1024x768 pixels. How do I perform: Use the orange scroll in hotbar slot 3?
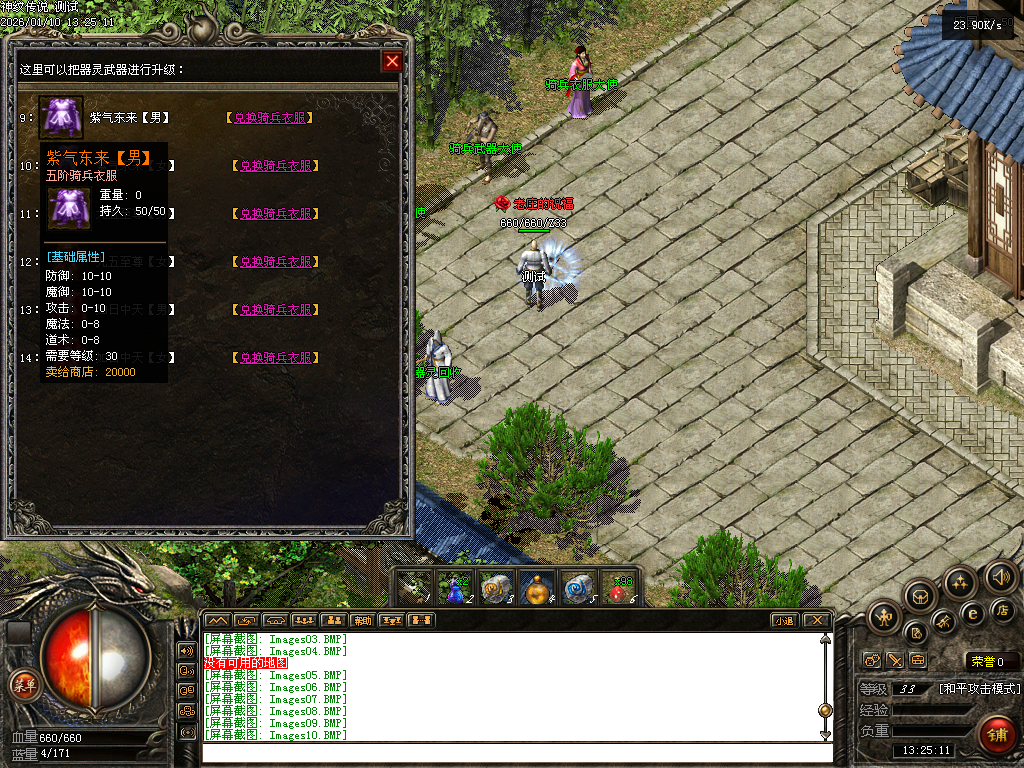pyautogui.click(x=496, y=589)
